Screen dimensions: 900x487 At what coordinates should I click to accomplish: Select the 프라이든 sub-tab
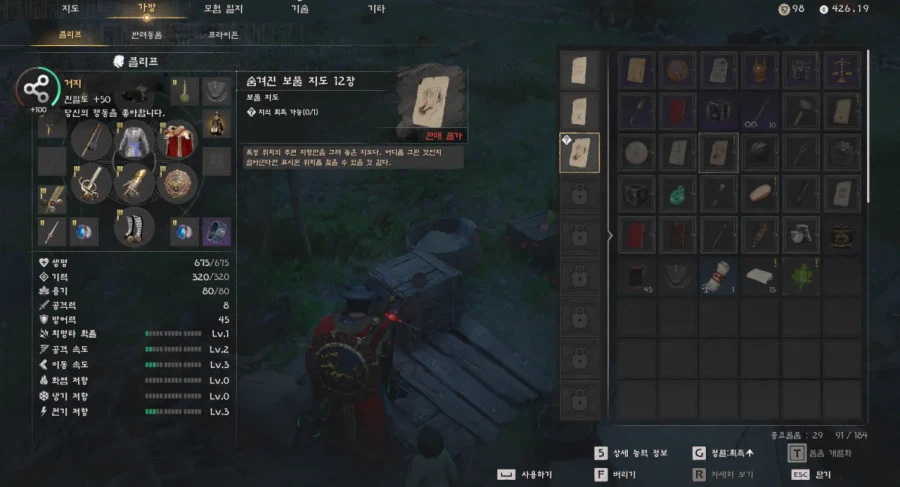(223, 34)
